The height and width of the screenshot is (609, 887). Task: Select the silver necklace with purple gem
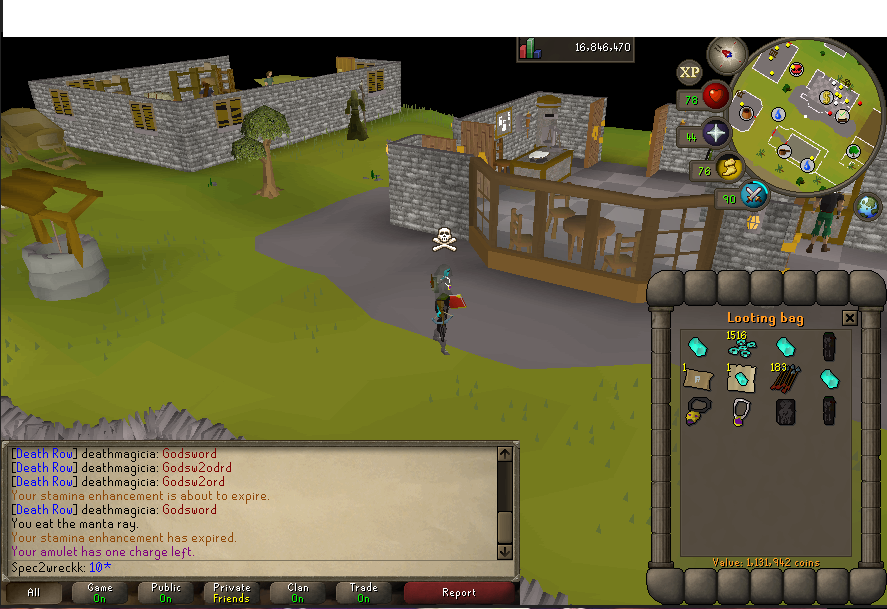(740, 413)
